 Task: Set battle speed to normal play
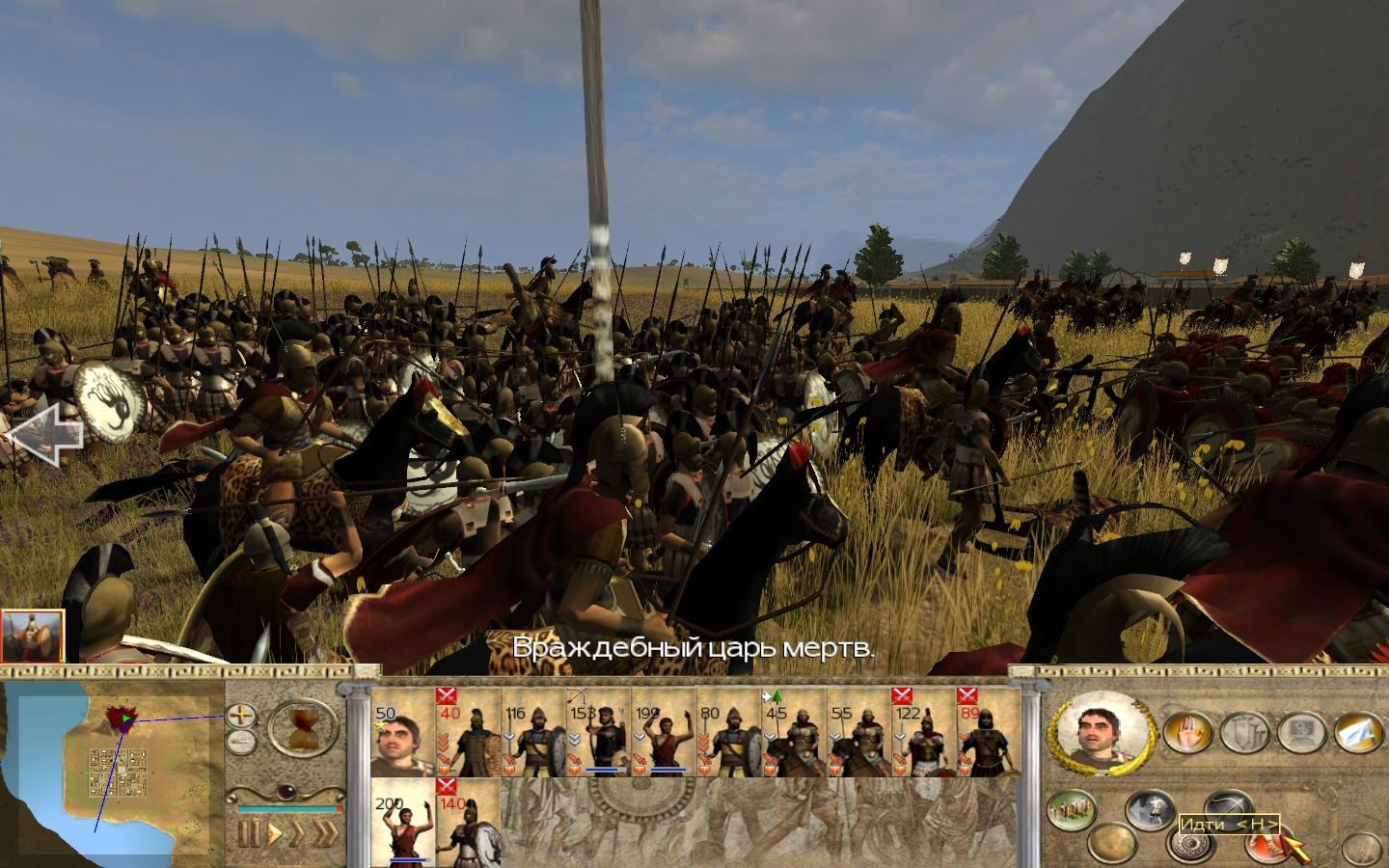tap(275, 831)
